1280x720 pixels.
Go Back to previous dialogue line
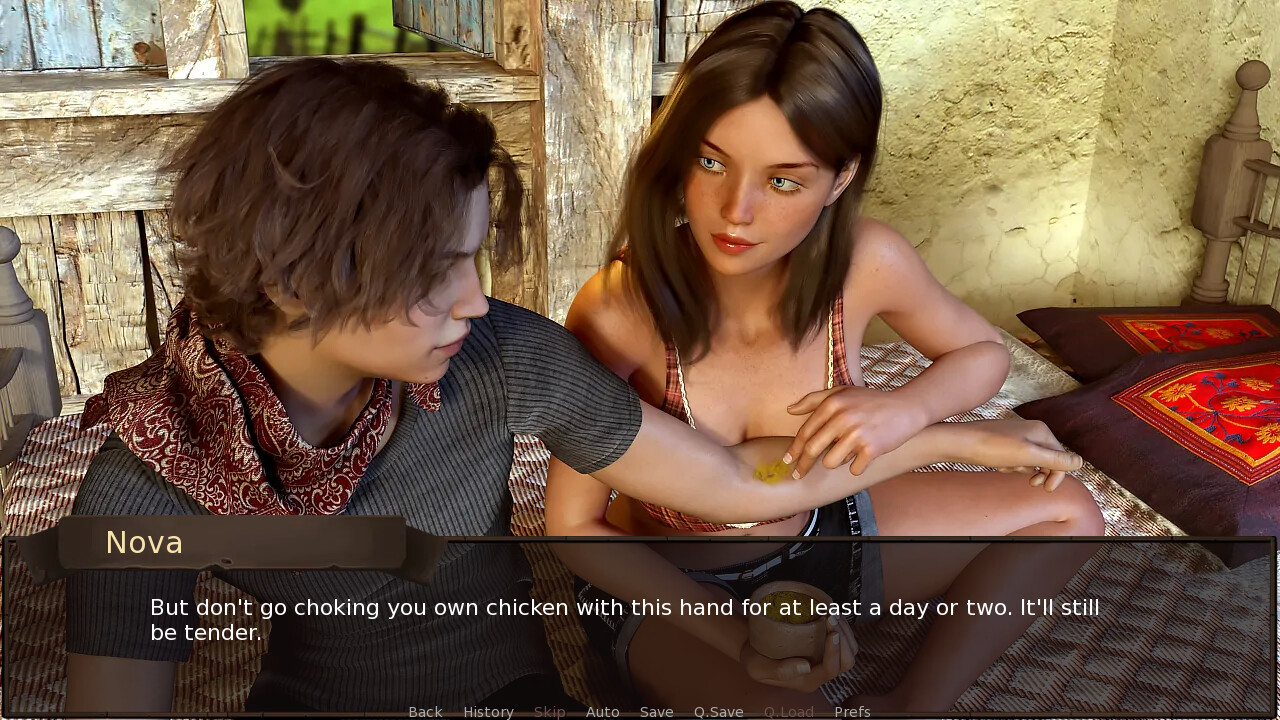tap(425, 711)
